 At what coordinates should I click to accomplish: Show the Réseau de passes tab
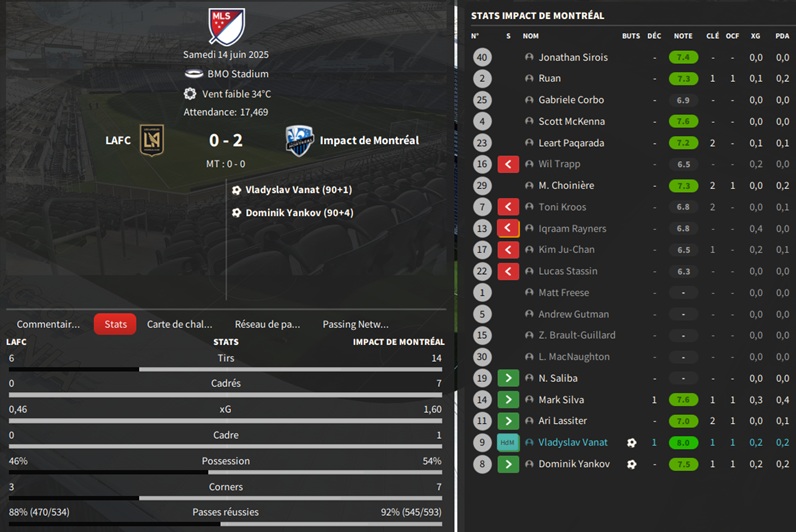pyautogui.click(x=267, y=324)
